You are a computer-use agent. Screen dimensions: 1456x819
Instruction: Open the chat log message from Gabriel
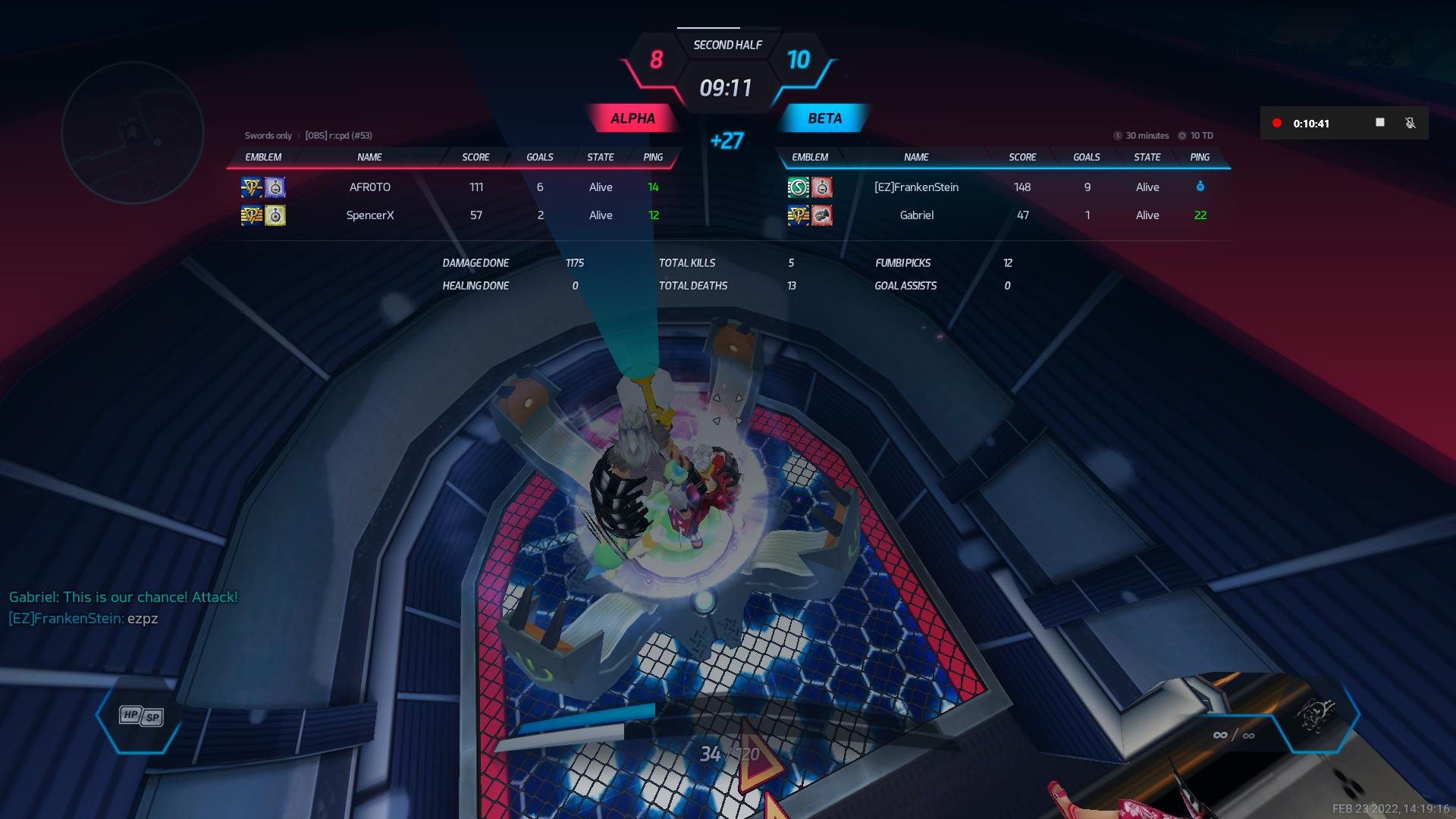pyautogui.click(x=124, y=597)
